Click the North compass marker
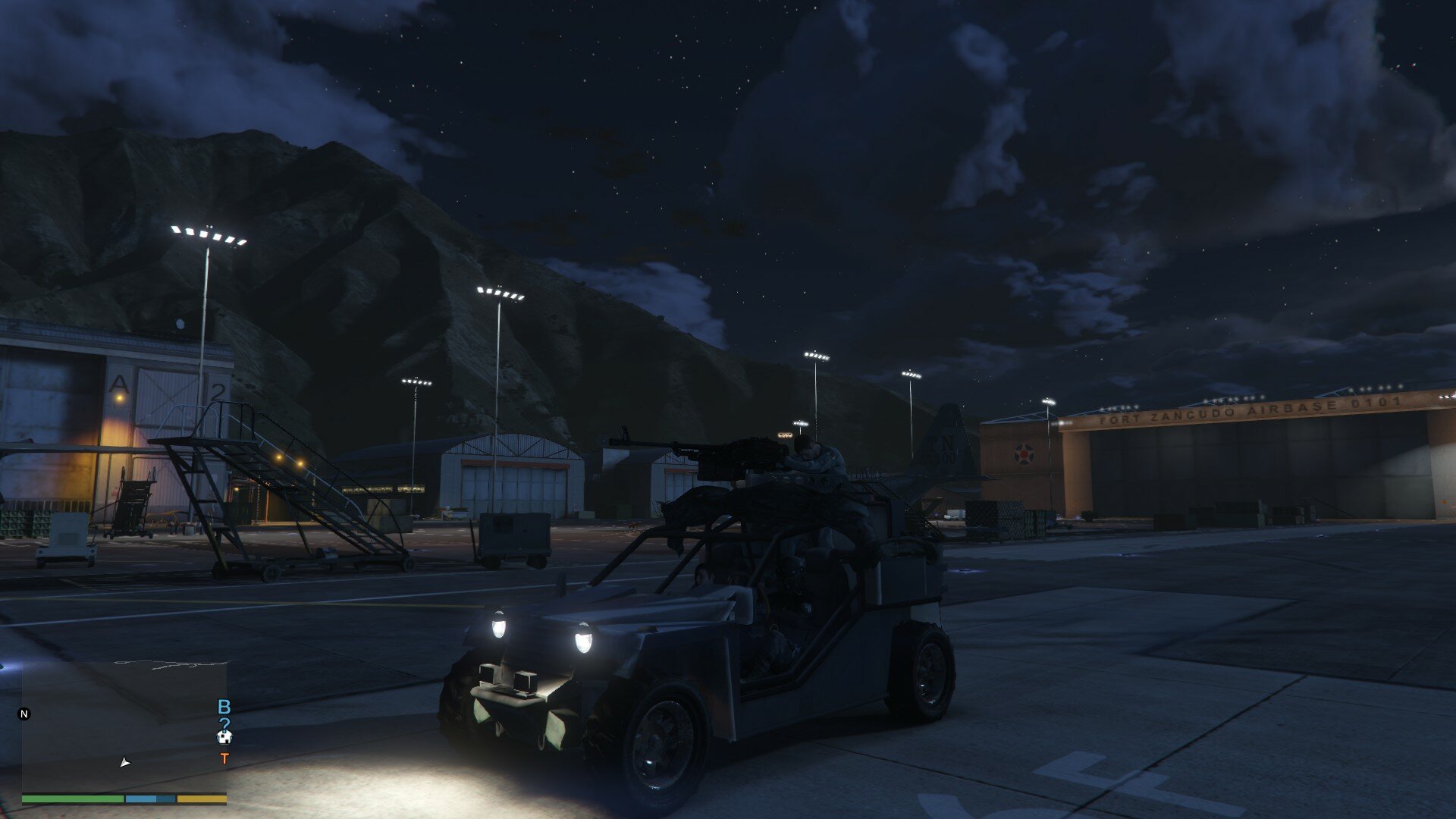Image resolution: width=1456 pixels, height=819 pixels. [x=24, y=714]
